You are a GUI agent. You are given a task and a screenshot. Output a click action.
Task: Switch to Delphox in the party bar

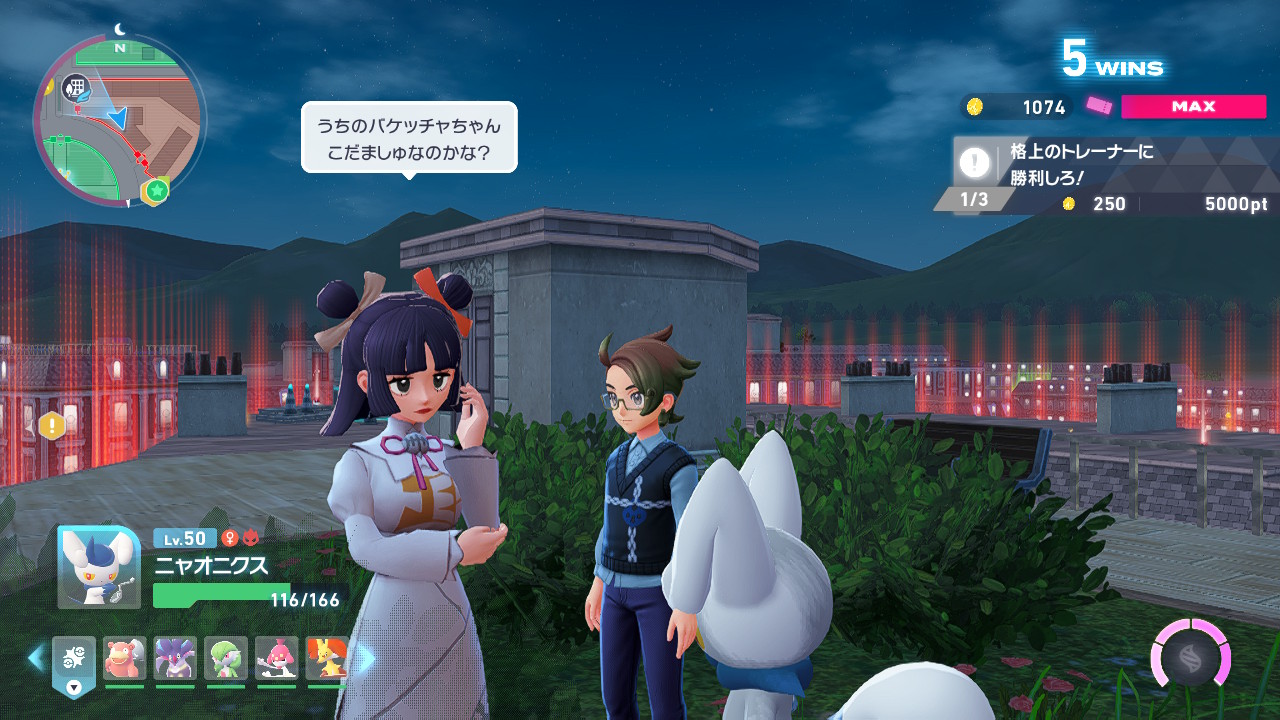326,658
